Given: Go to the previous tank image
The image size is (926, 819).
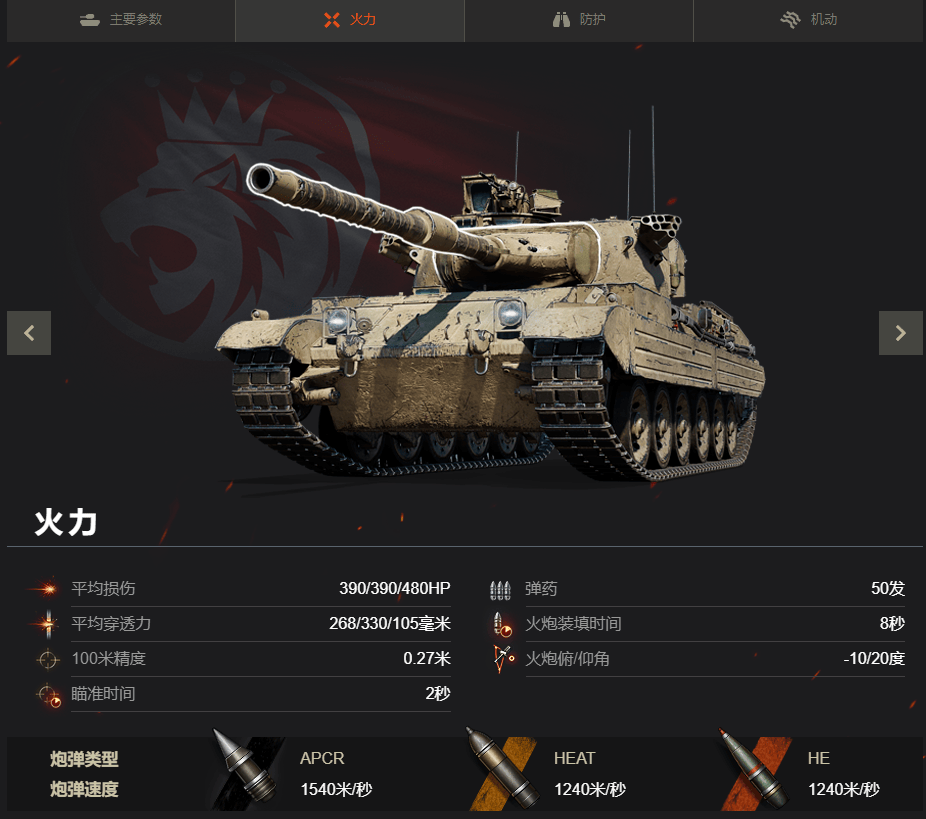Looking at the screenshot, I should click(29, 333).
